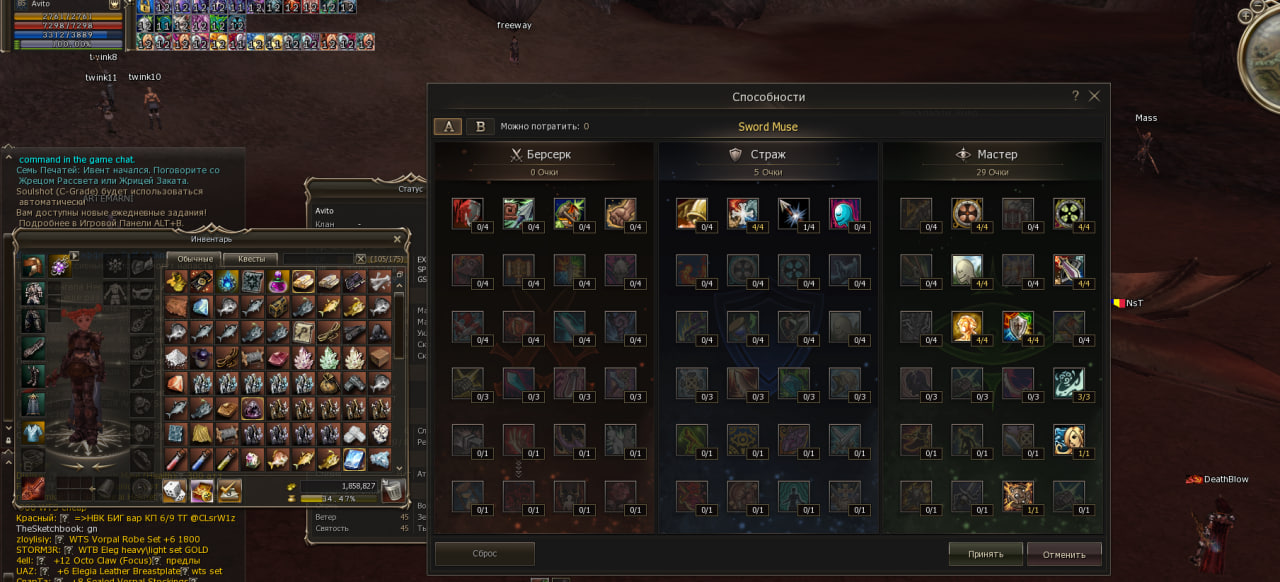
Task: Close the Способности abilities window
Action: click(x=1094, y=96)
